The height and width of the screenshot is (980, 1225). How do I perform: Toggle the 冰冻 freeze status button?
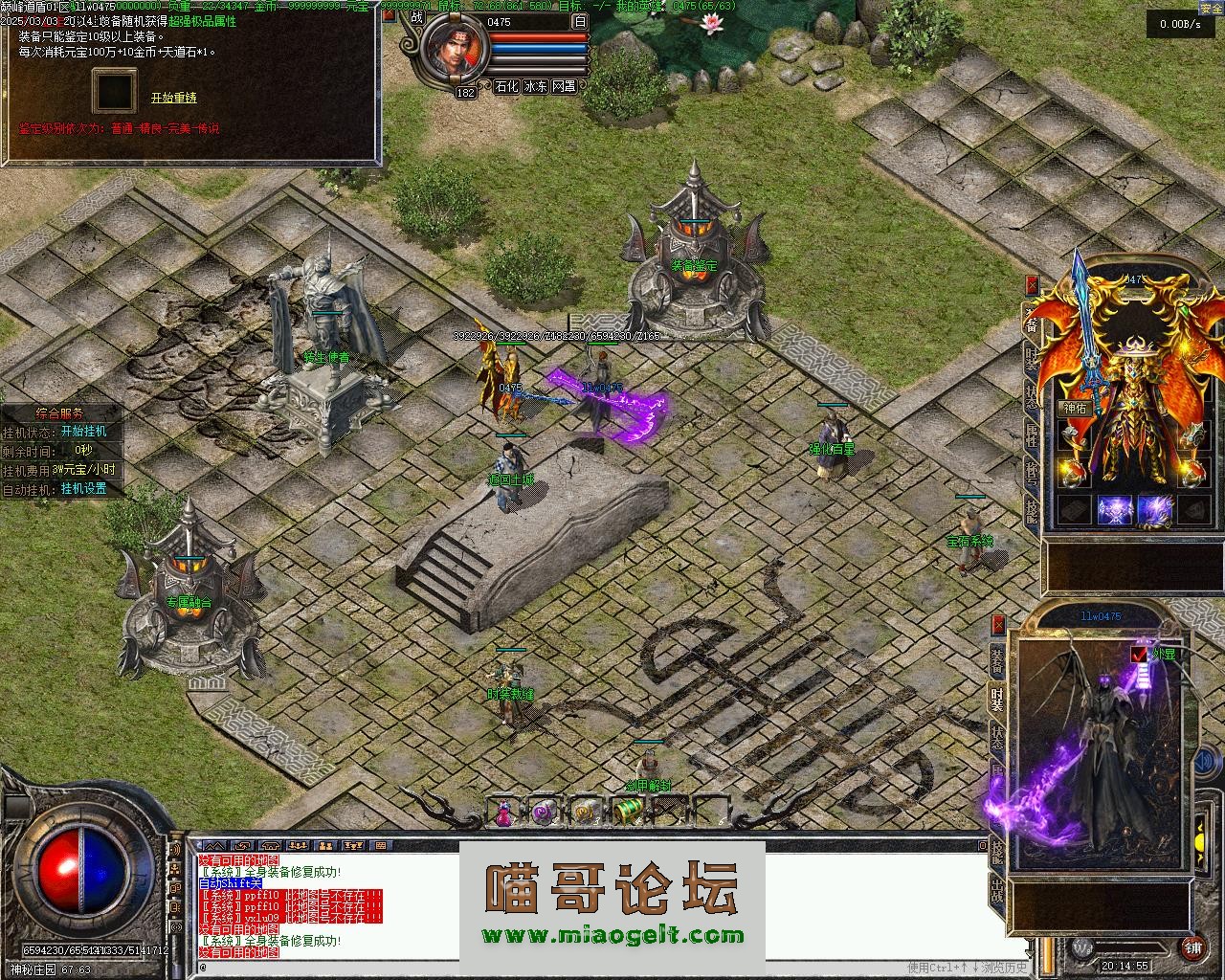(x=536, y=86)
